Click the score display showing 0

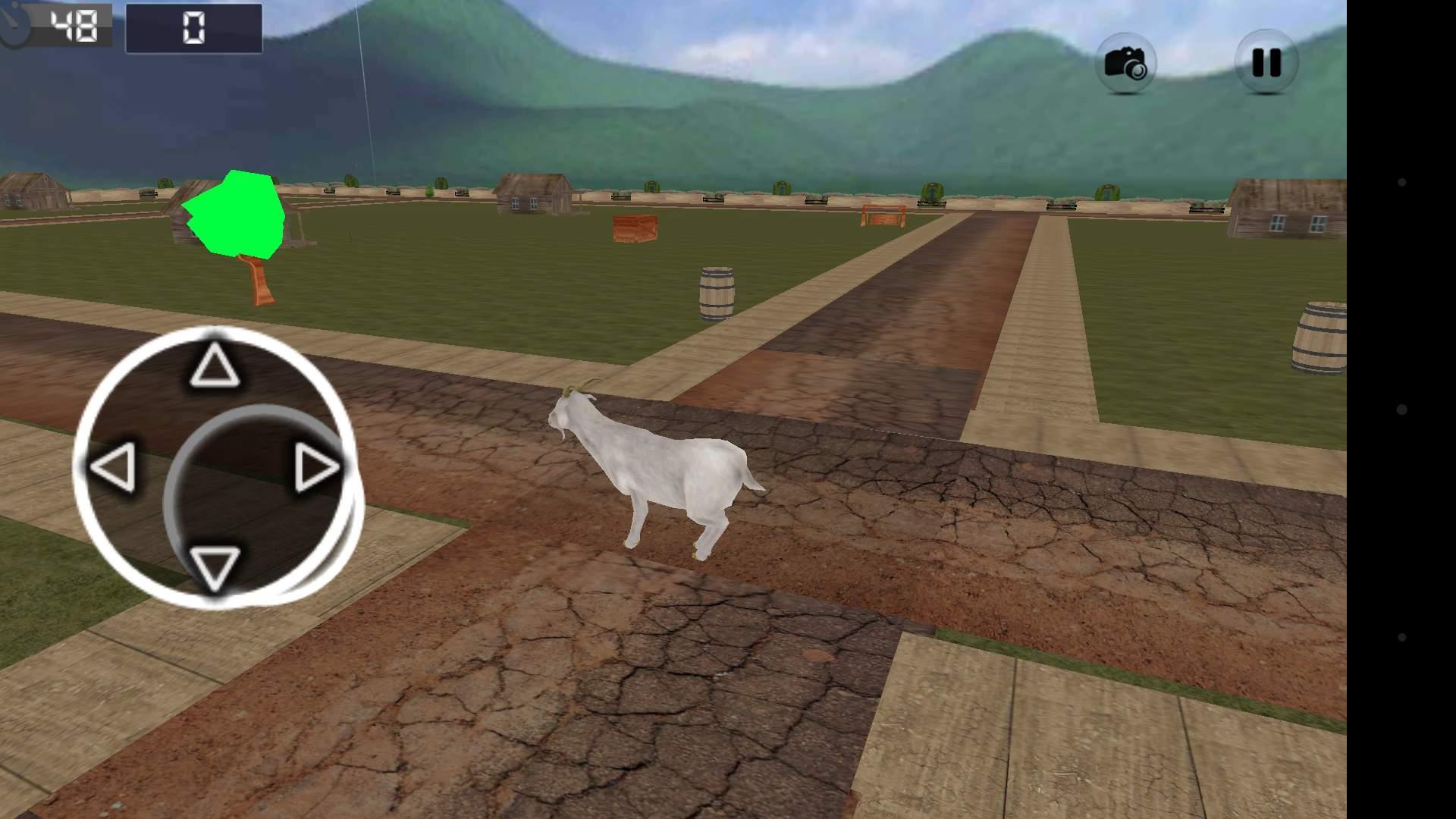[192, 29]
